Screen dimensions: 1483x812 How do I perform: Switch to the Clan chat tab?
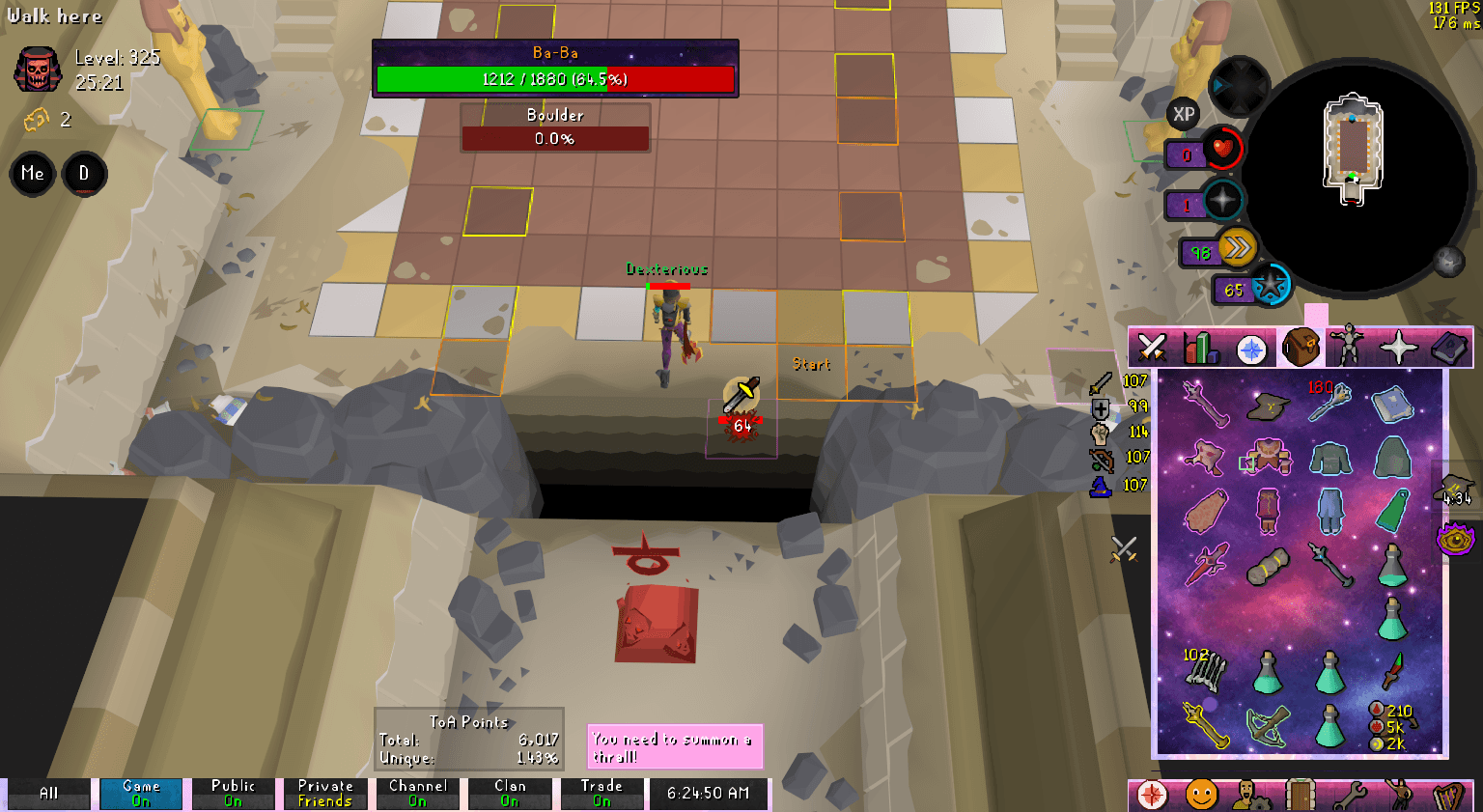[x=510, y=792]
